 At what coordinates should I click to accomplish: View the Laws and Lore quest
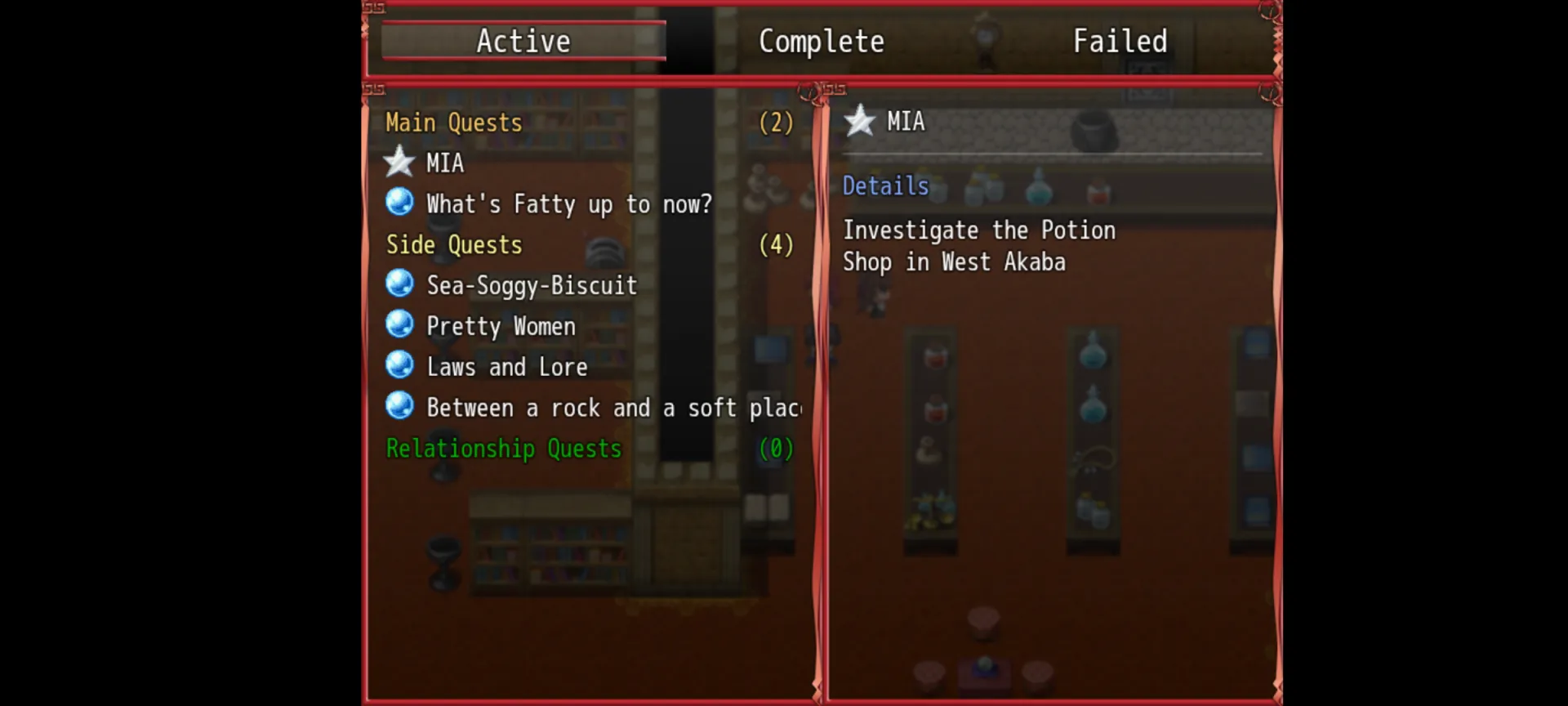507,368
